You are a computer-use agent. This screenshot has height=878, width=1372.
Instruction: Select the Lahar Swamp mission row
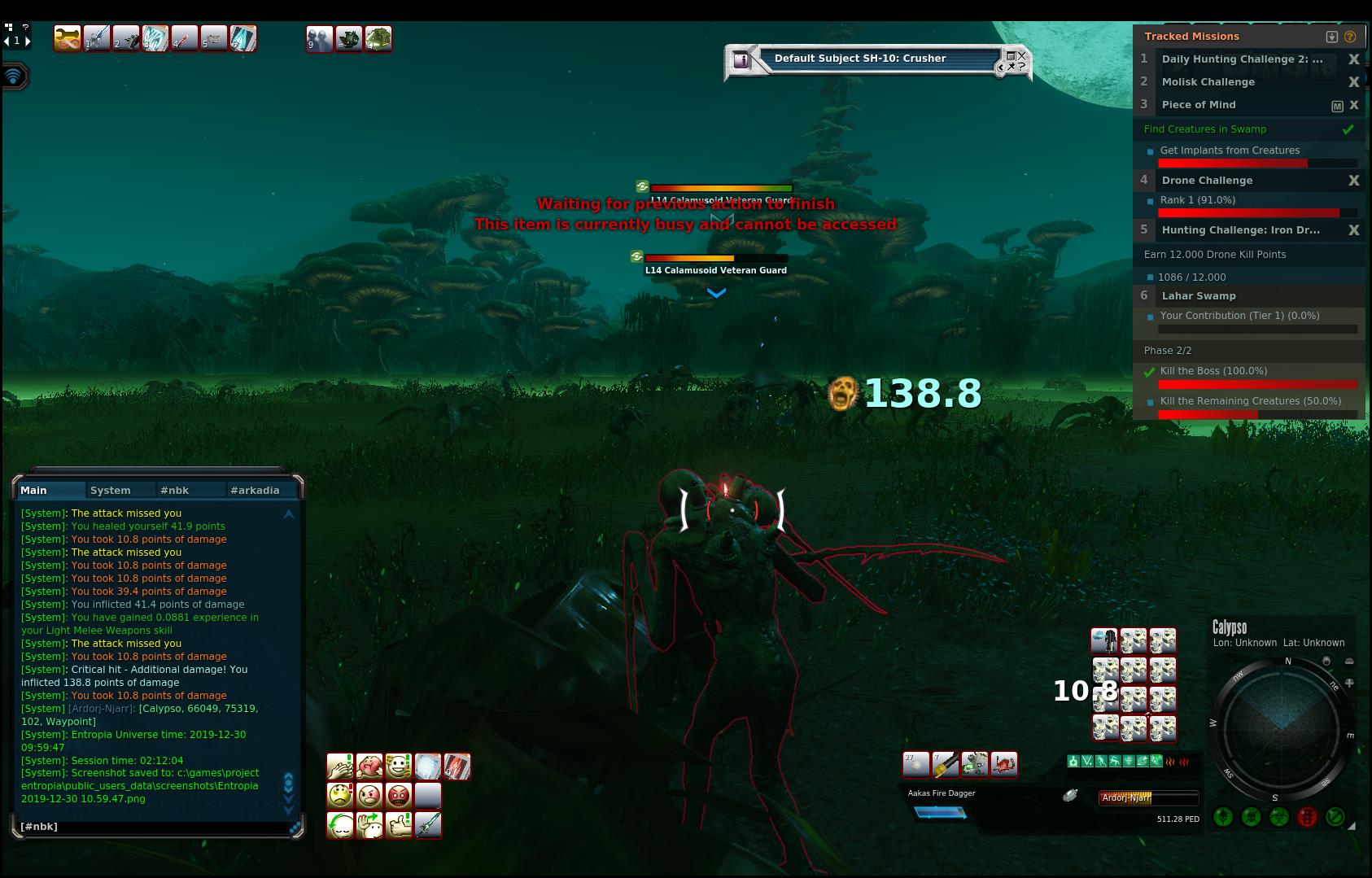click(1199, 296)
